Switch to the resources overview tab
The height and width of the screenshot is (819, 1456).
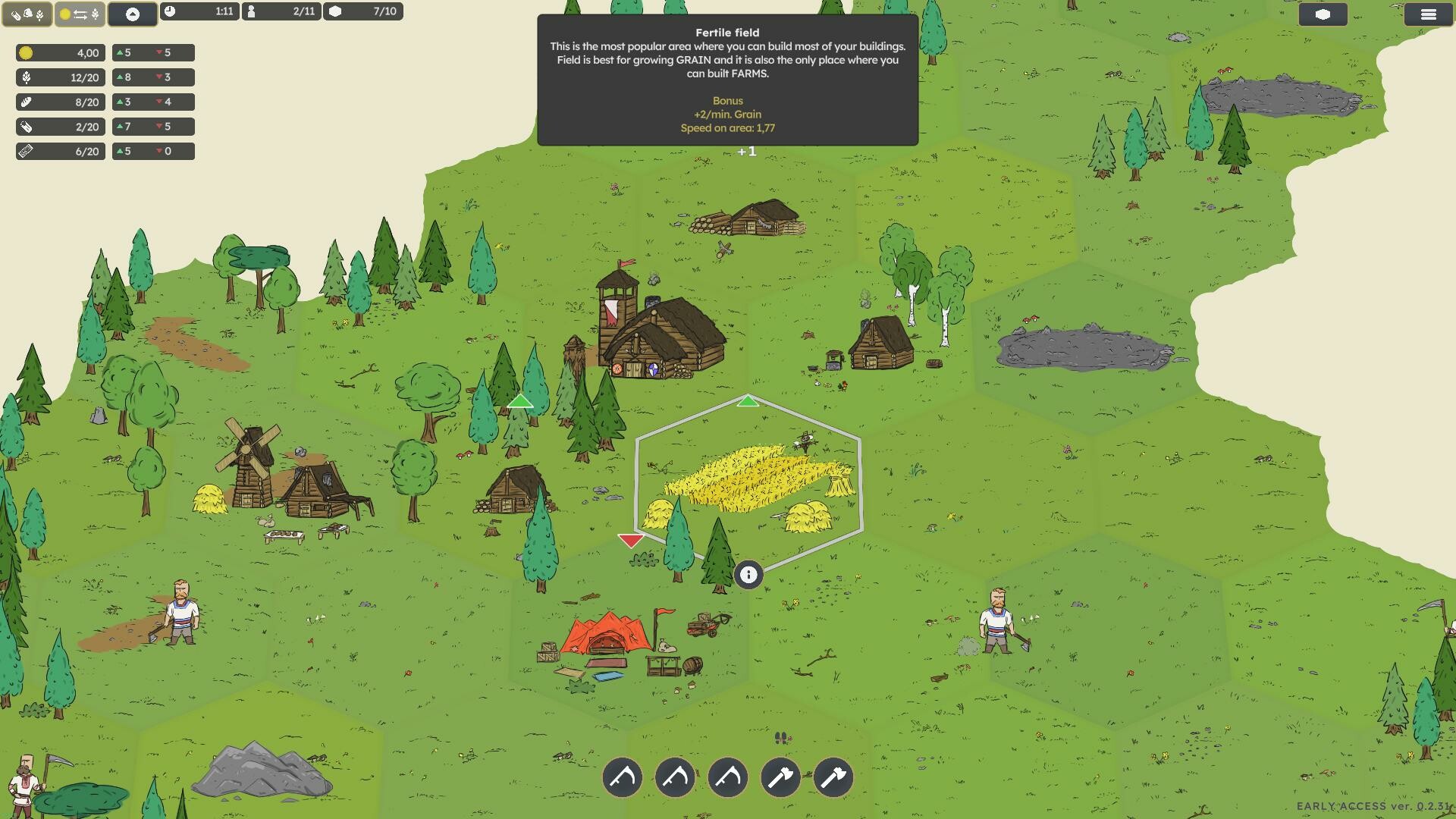click(27, 14)
